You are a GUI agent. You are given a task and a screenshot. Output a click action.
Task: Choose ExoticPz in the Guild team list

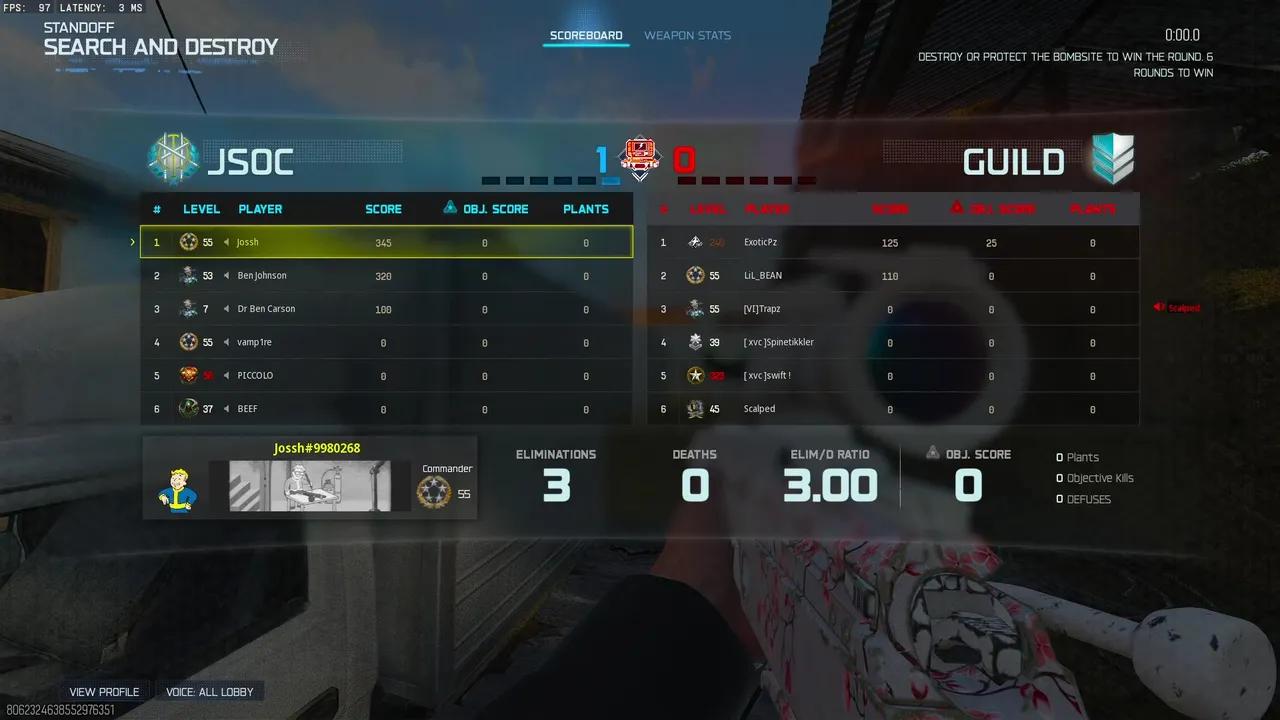[x=892, y=242]
